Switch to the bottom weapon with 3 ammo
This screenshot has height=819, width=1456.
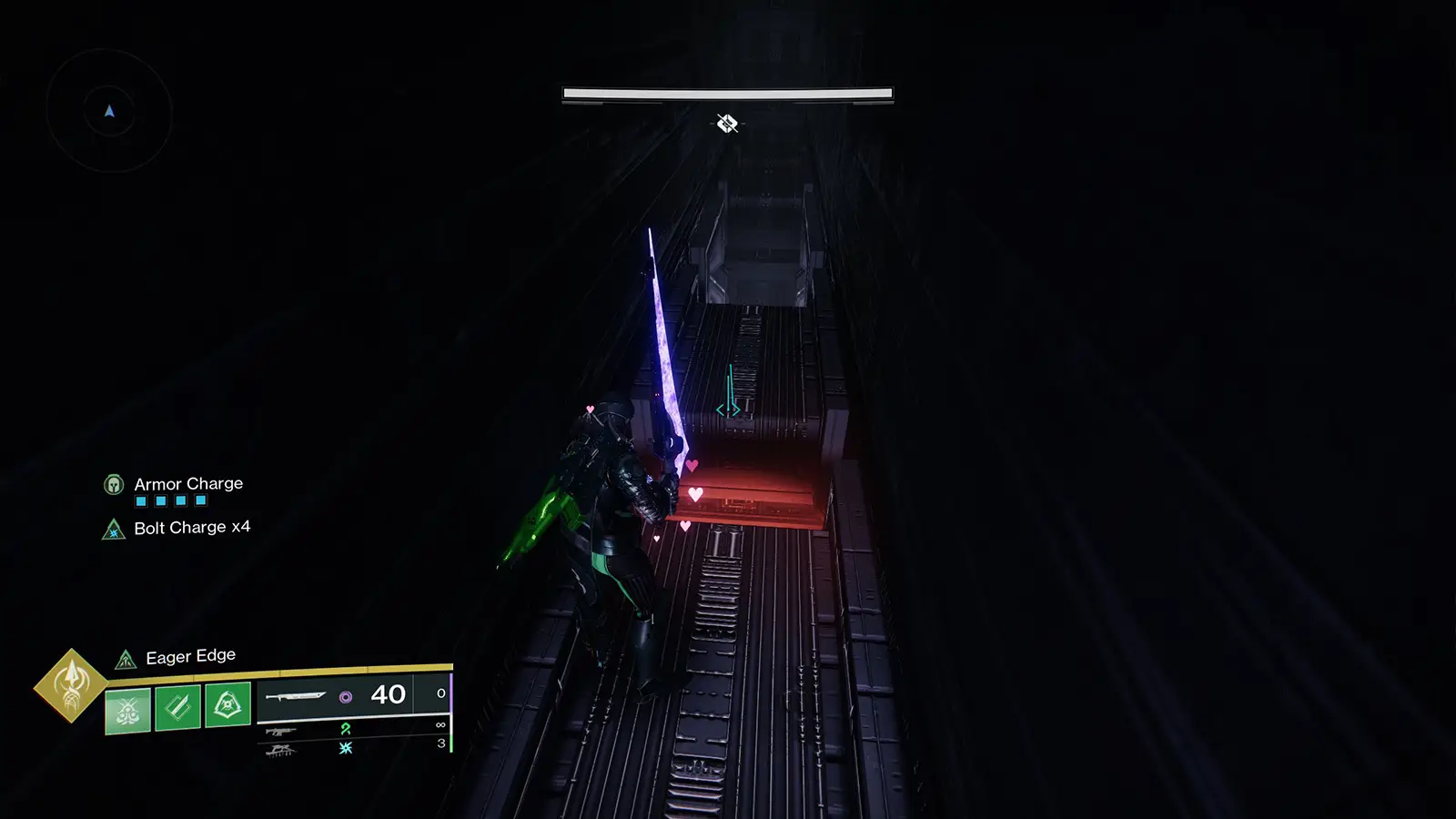tap(281, 750)
